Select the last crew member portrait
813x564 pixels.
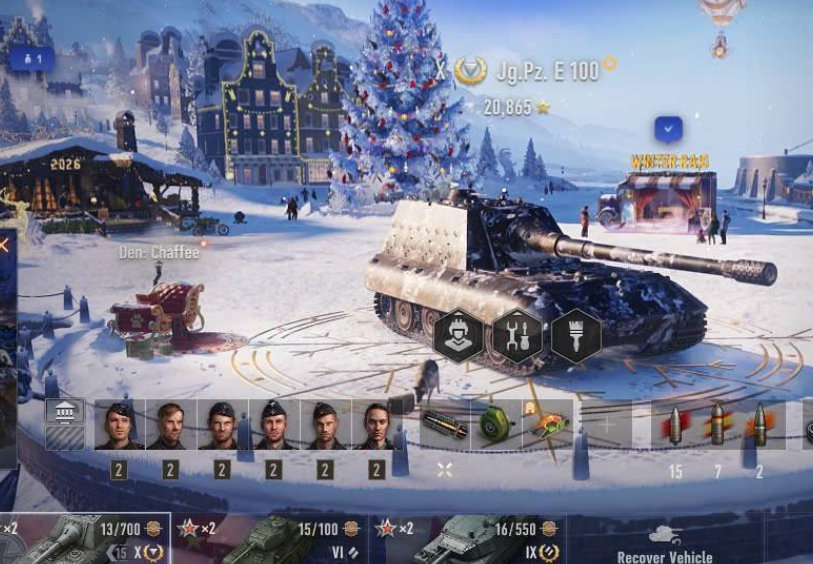pos(377,425)
